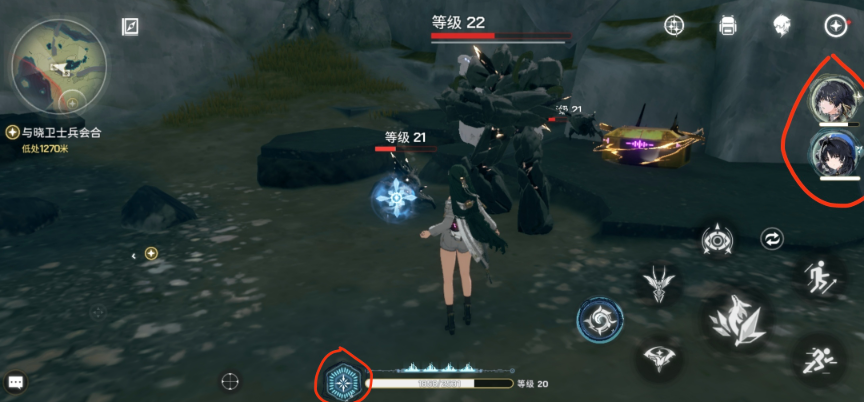Trigger the glowing blue swirl echo skill

pyautogui.click(x=600, y=320)
